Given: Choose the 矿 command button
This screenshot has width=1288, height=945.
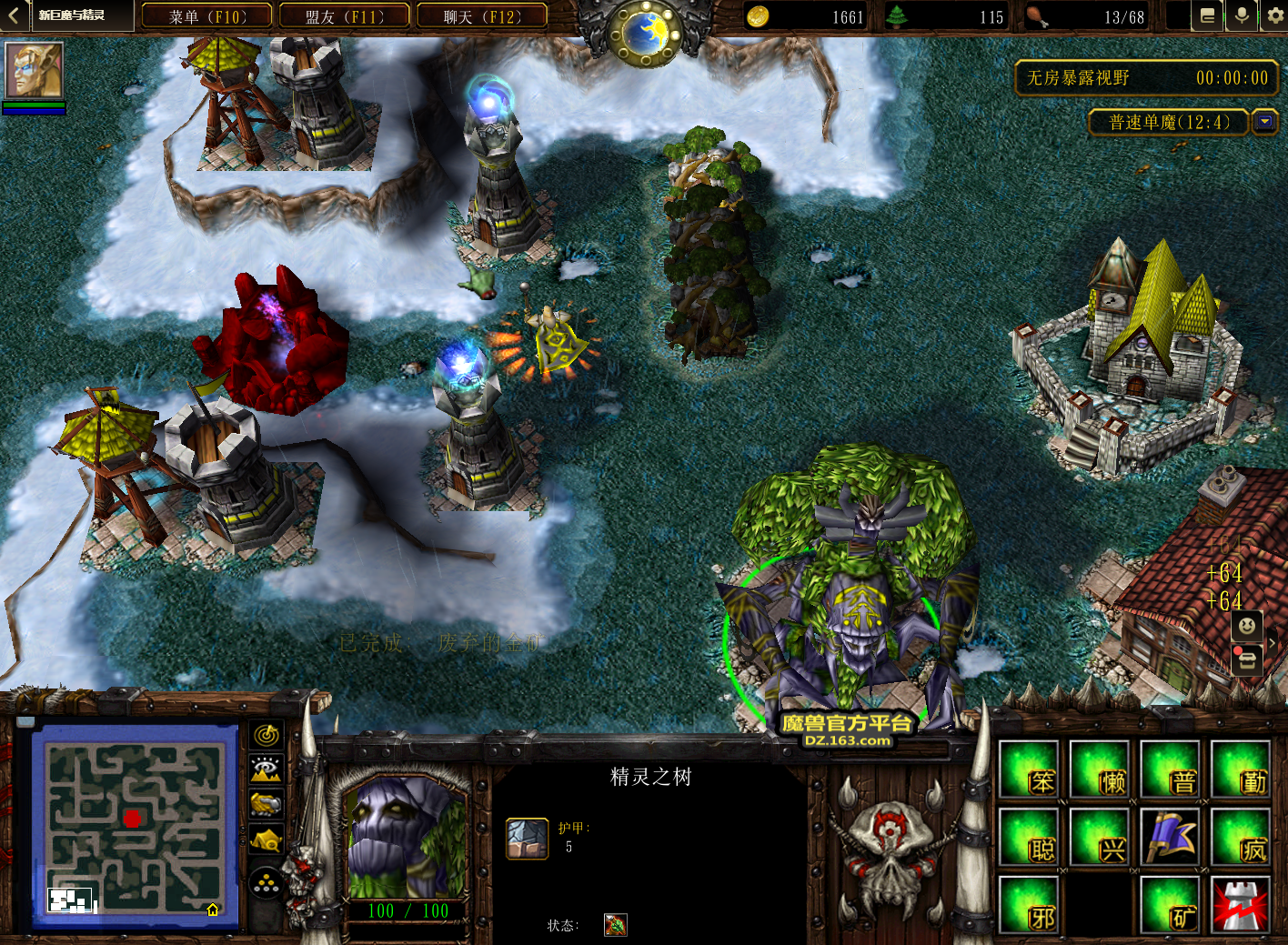Looking at the screenshot, I should tap(1172, 906).
